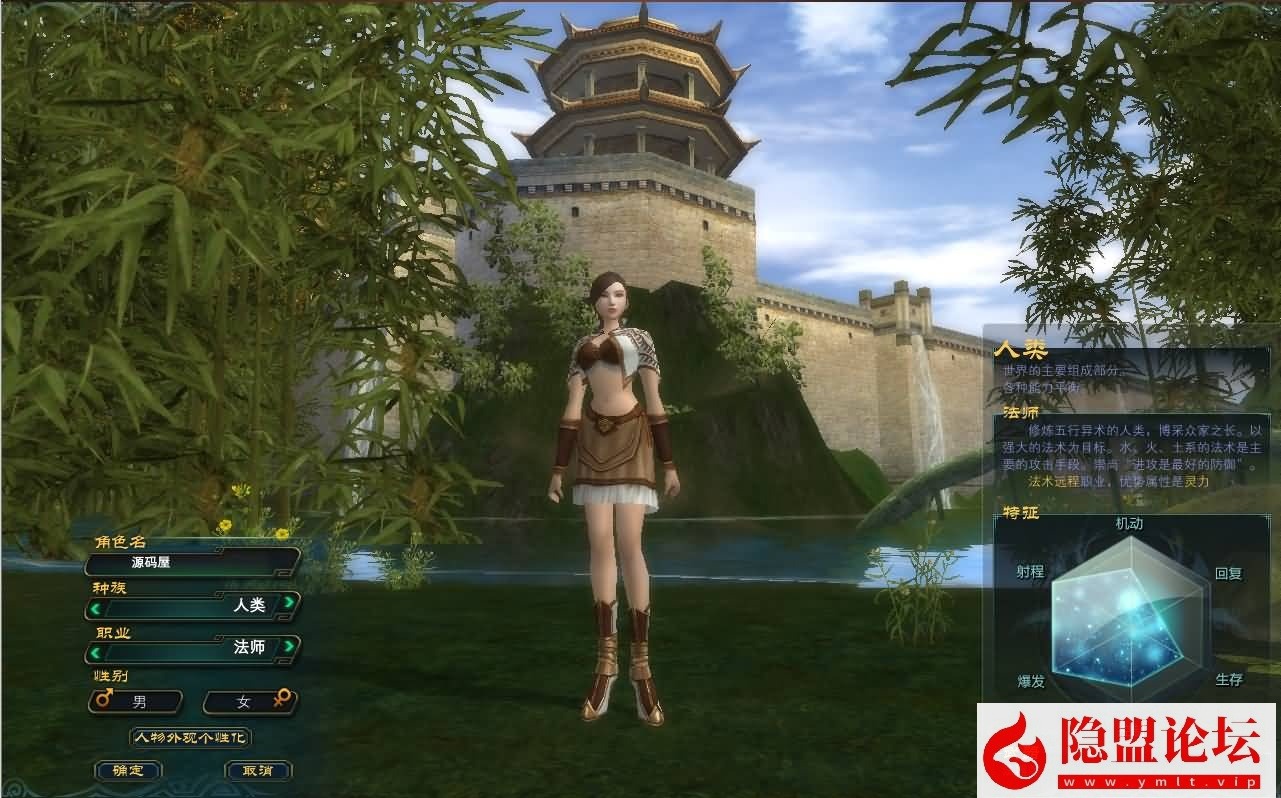Click the female ♀ symbol on the 女 button
Viewport: 1281px width, 798px height.
point(282,700)
